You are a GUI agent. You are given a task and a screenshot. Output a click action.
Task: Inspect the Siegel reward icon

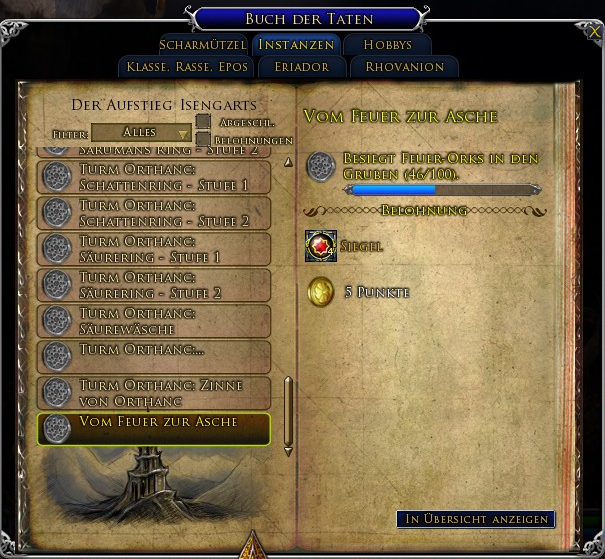tap(321, 246)
